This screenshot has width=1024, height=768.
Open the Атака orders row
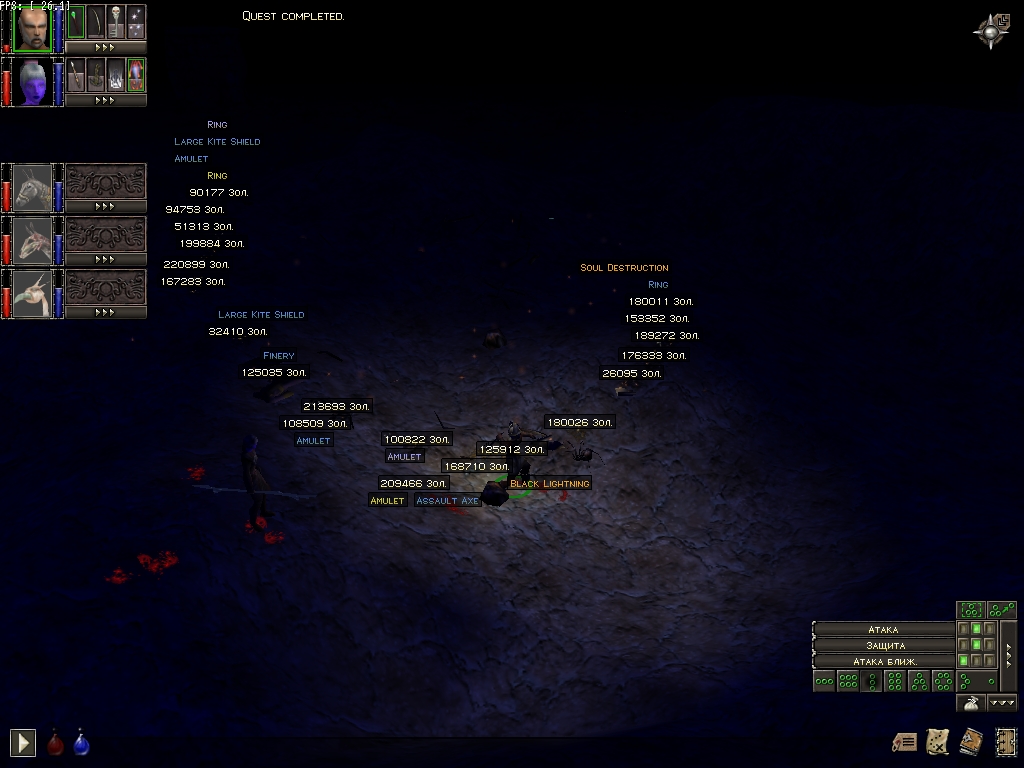coord(883,630)
